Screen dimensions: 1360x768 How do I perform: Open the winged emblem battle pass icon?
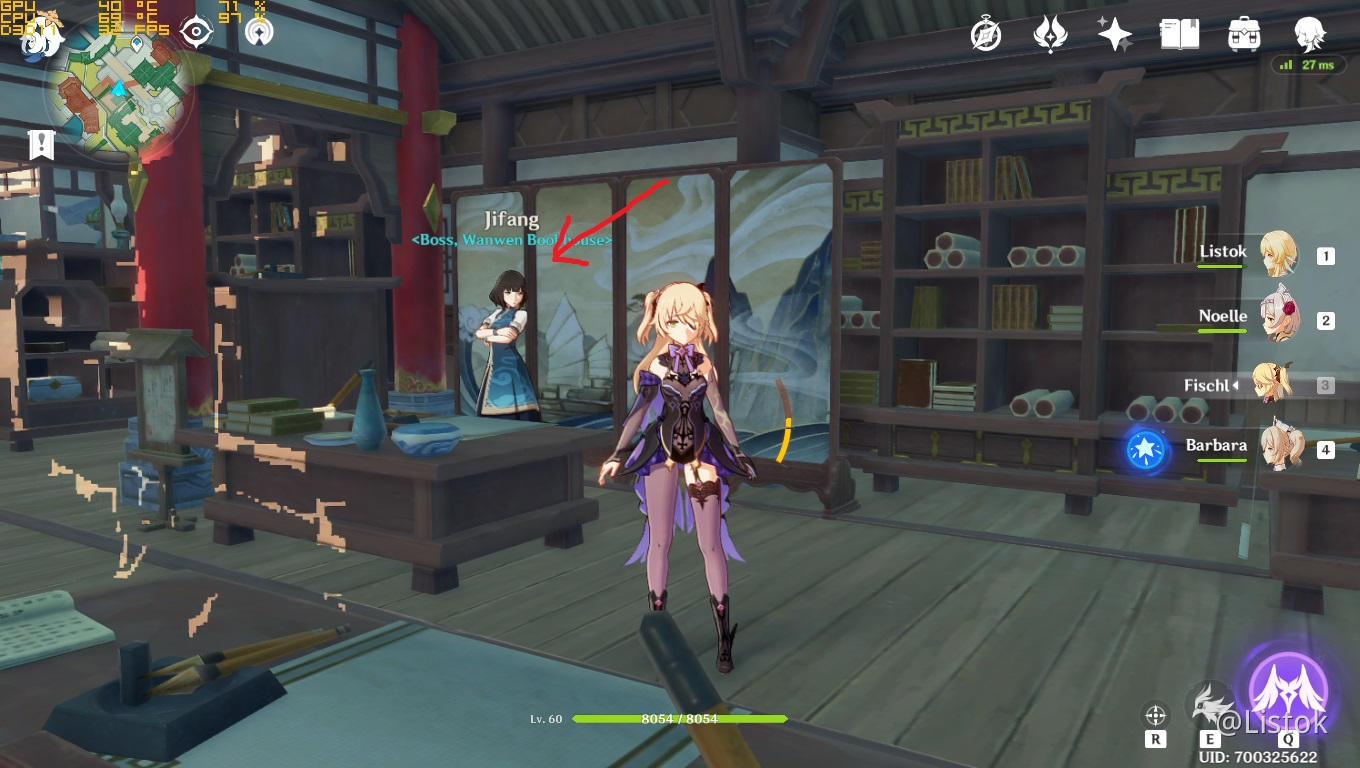click(1050, 35)
